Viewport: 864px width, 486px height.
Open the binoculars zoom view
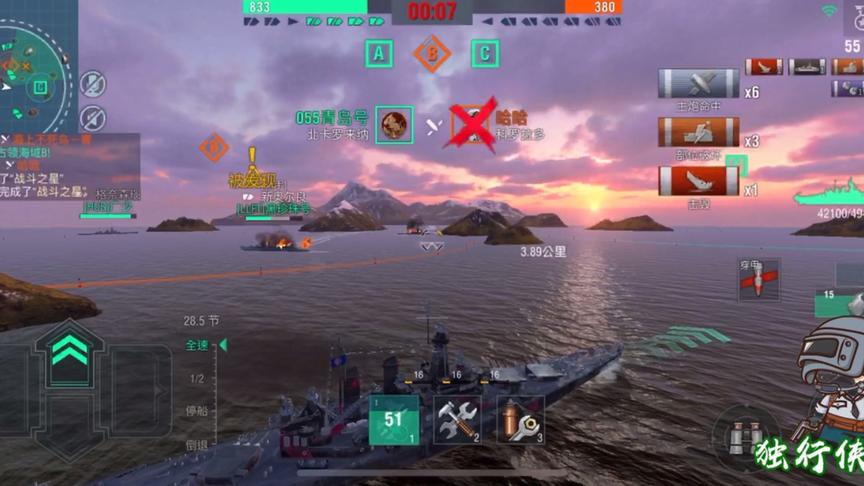point(745,437)
